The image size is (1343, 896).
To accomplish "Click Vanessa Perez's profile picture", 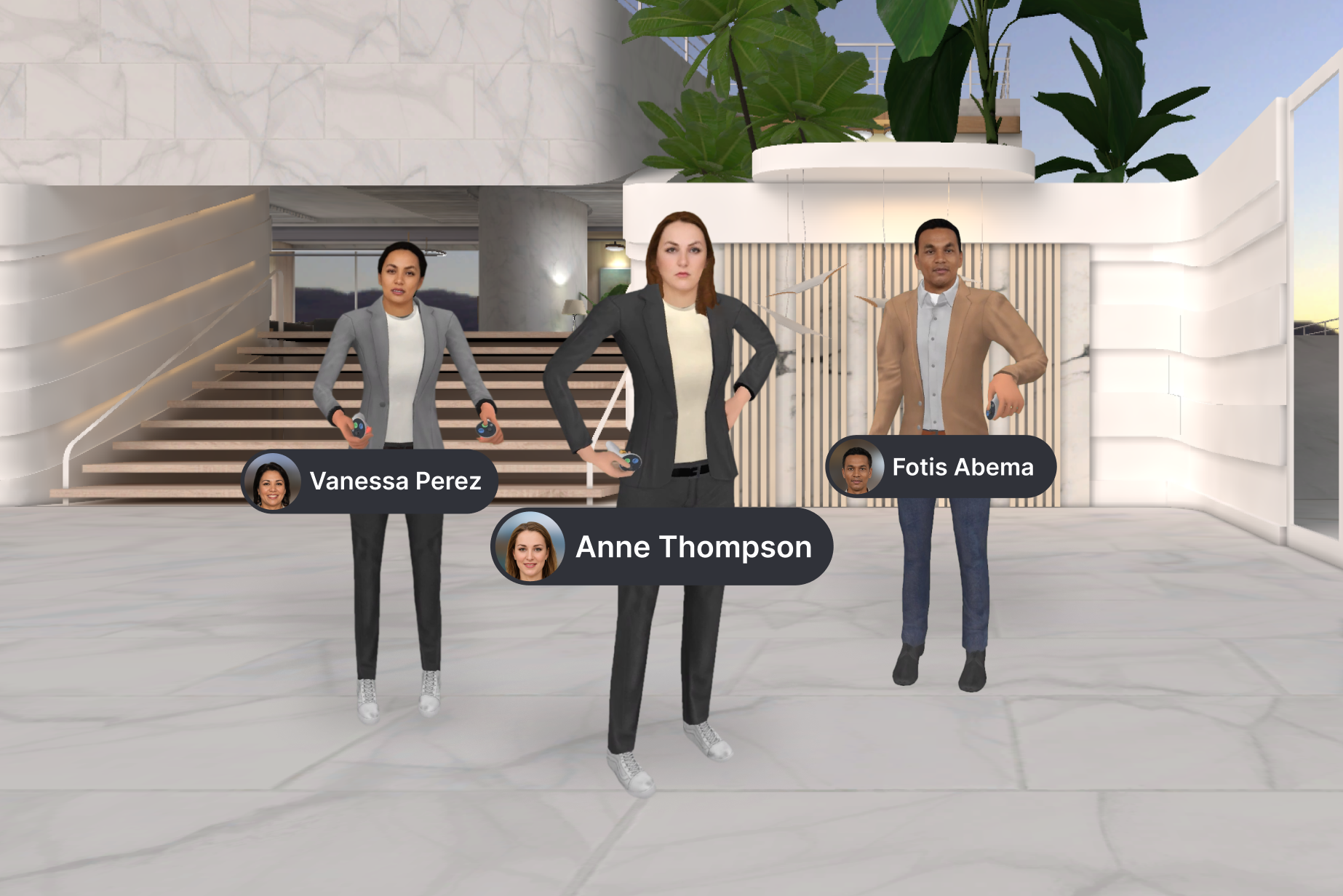I will (x=272, y=480).
